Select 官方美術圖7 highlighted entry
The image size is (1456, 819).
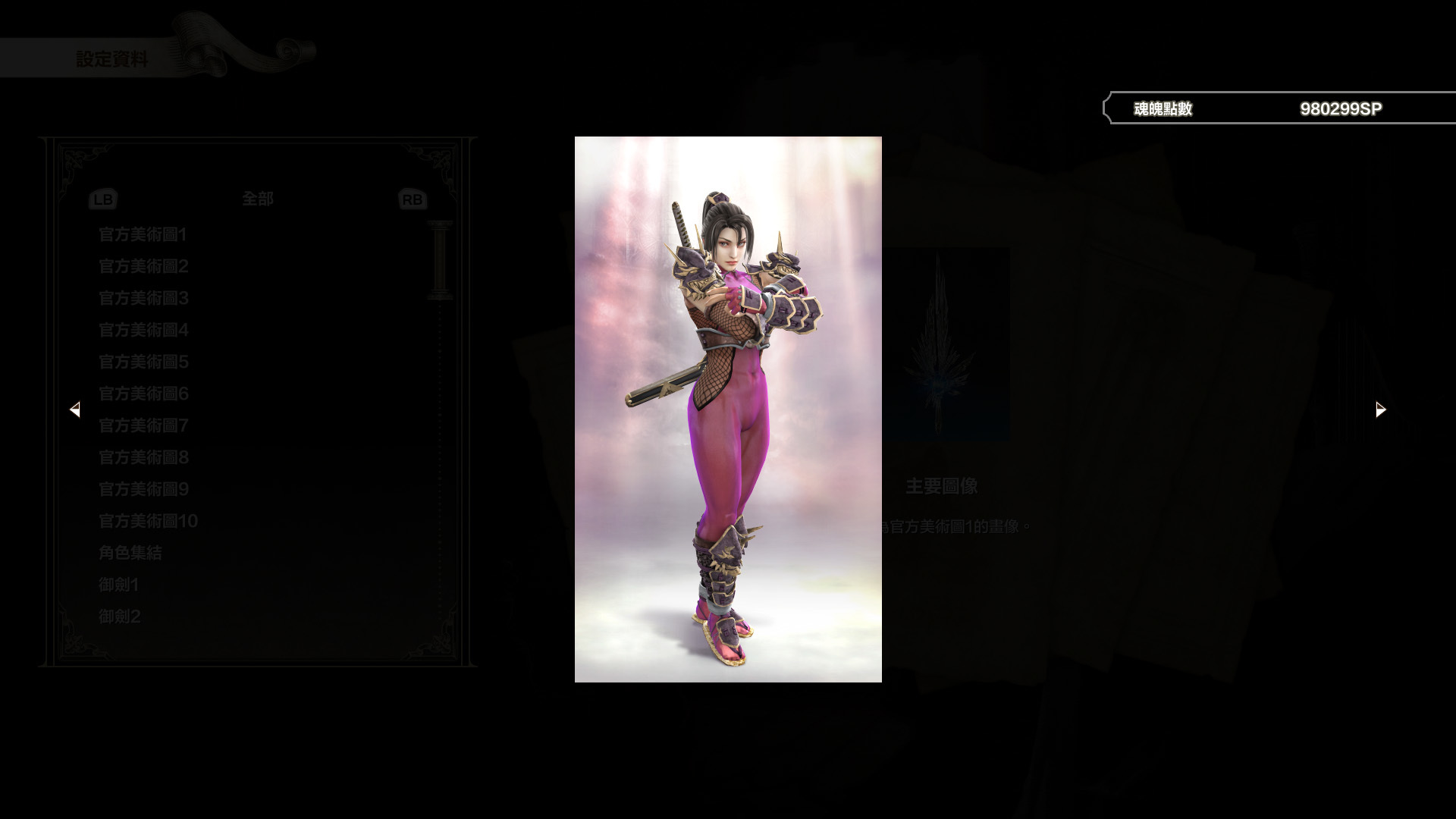[143, 426]
